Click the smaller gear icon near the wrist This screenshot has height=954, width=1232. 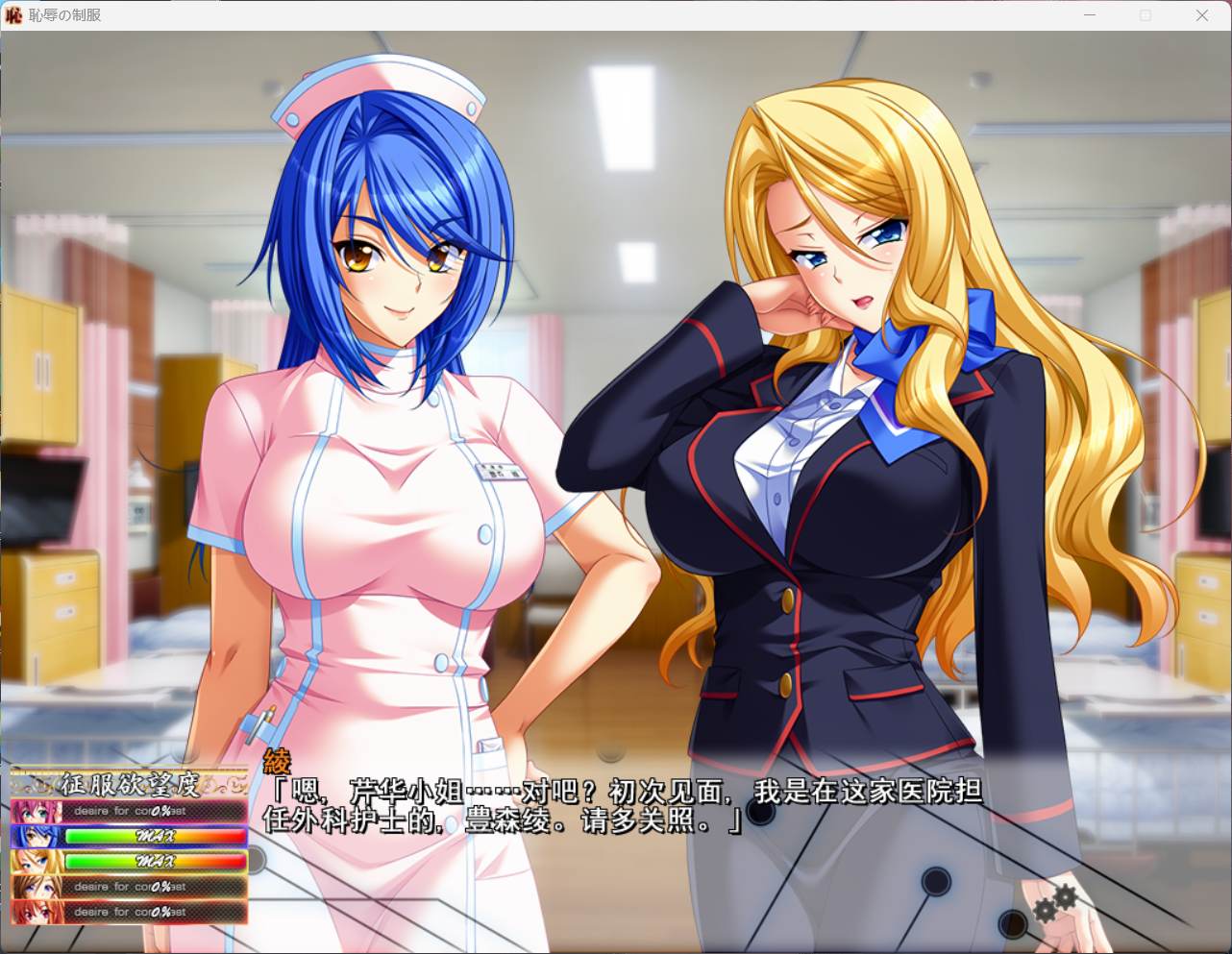click(1046, 910)
